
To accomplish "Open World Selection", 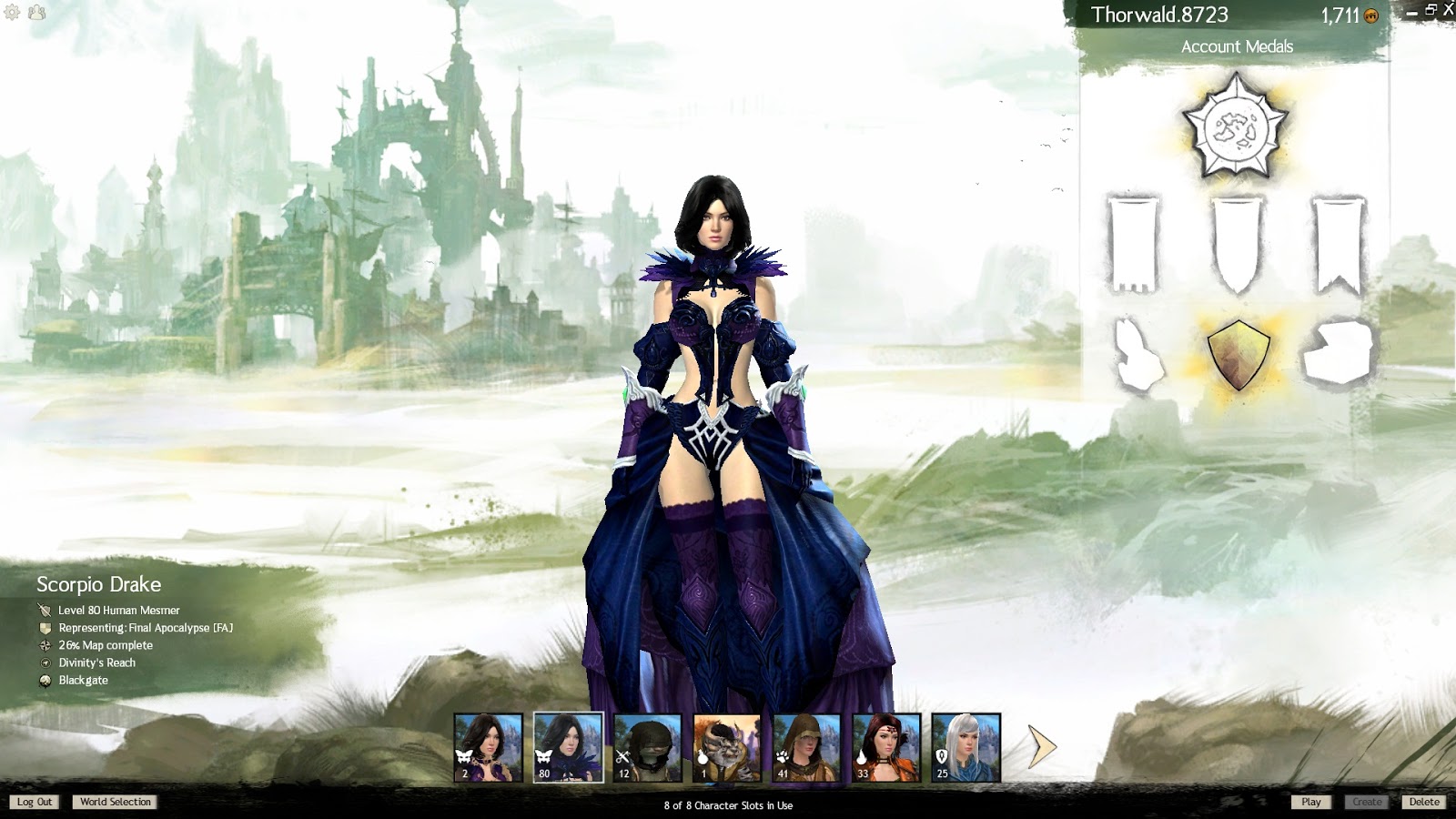I will (x=115, y=802).
